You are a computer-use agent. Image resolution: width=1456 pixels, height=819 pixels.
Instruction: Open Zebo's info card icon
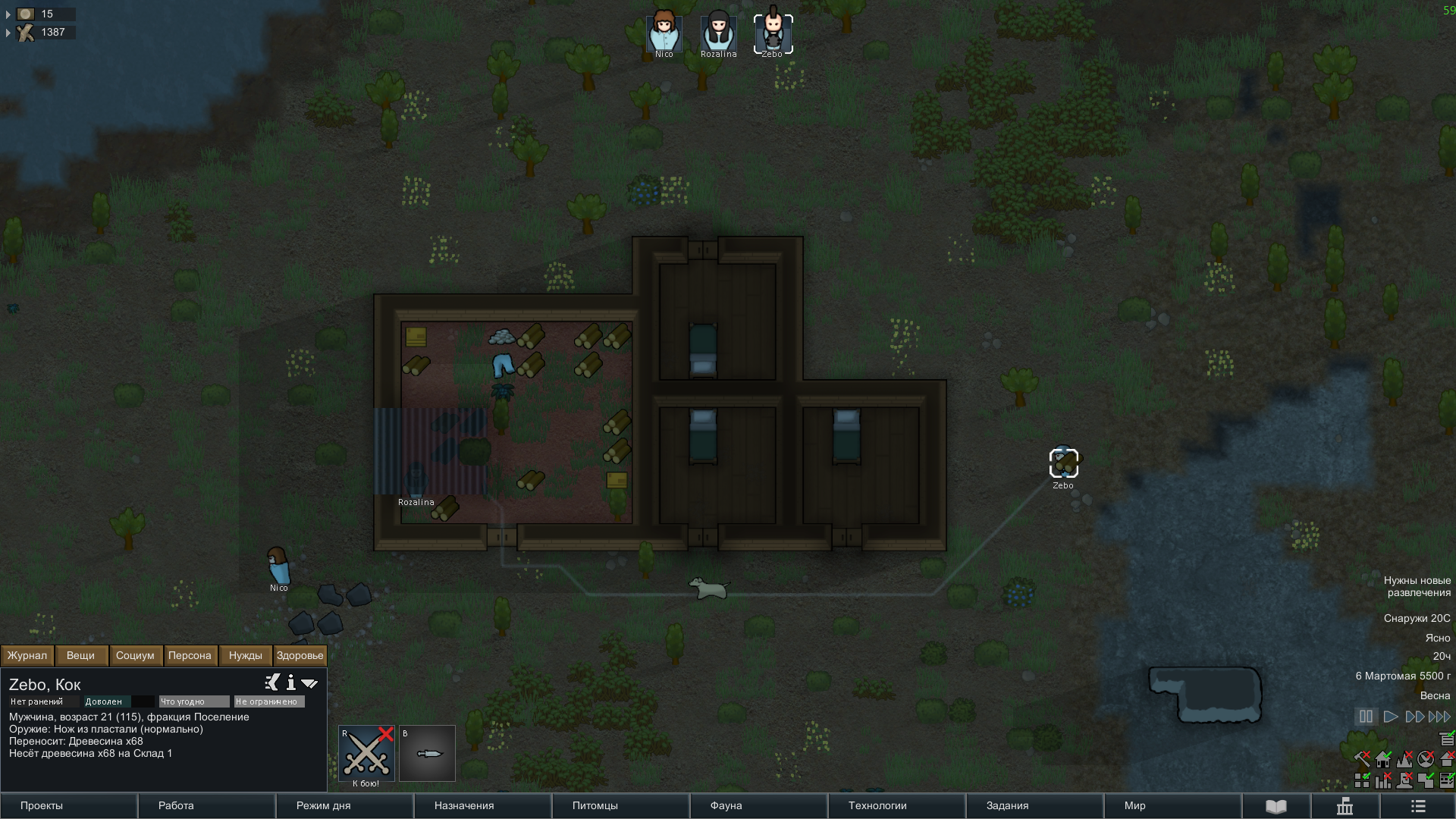pos(290,683)
